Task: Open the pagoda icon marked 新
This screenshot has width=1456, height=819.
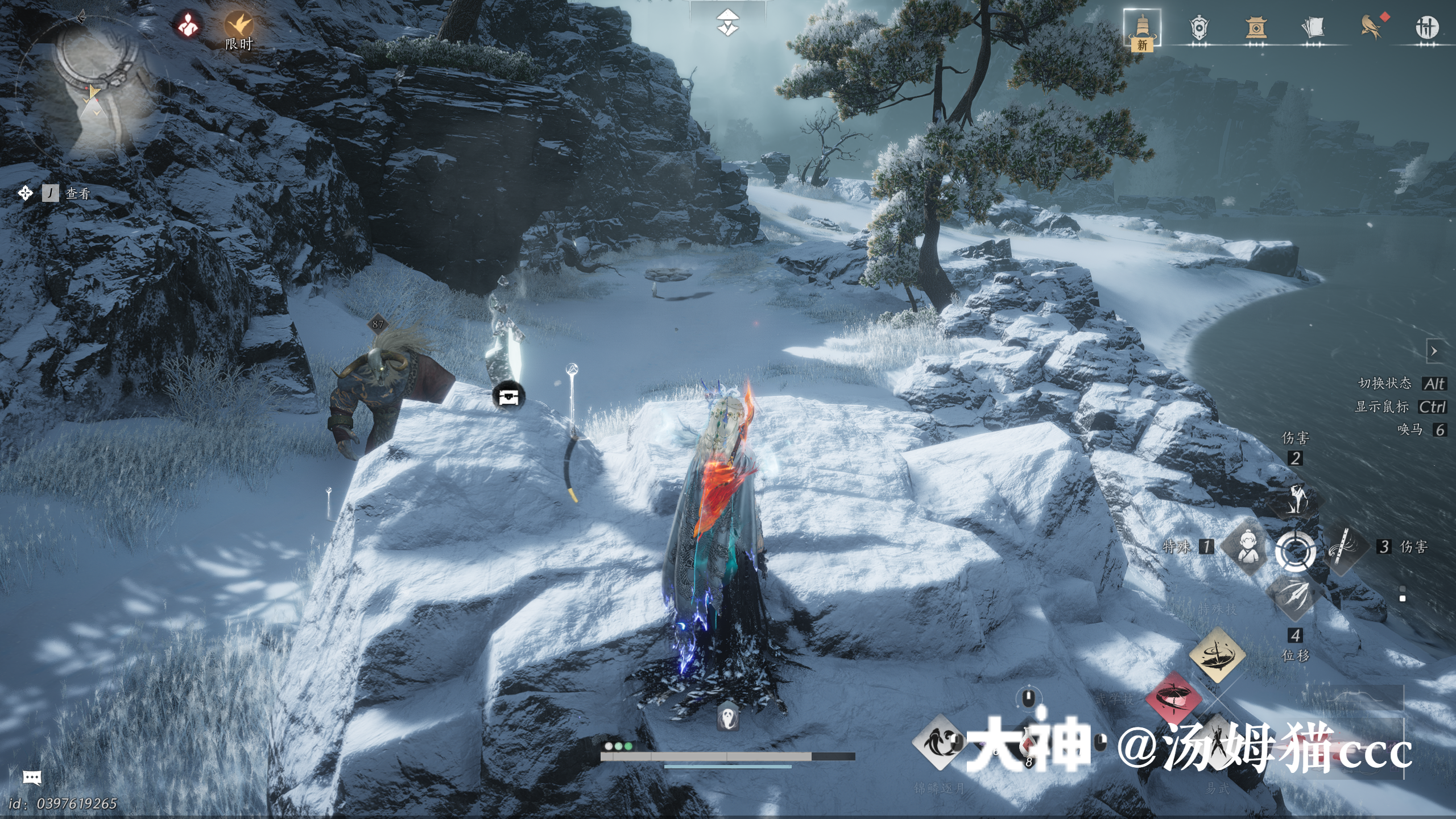Action: point(1141,28)
